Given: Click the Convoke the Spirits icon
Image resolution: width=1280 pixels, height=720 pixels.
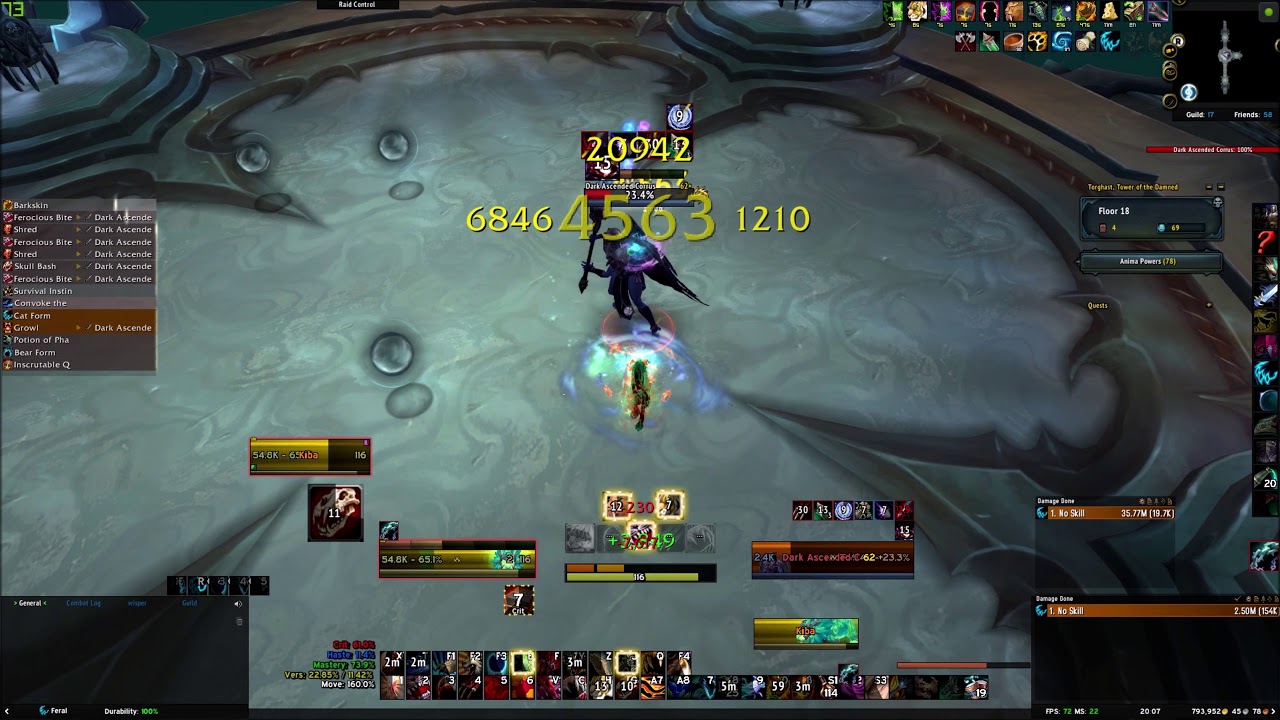Looking at the screenshot, I should click(10, 303).
